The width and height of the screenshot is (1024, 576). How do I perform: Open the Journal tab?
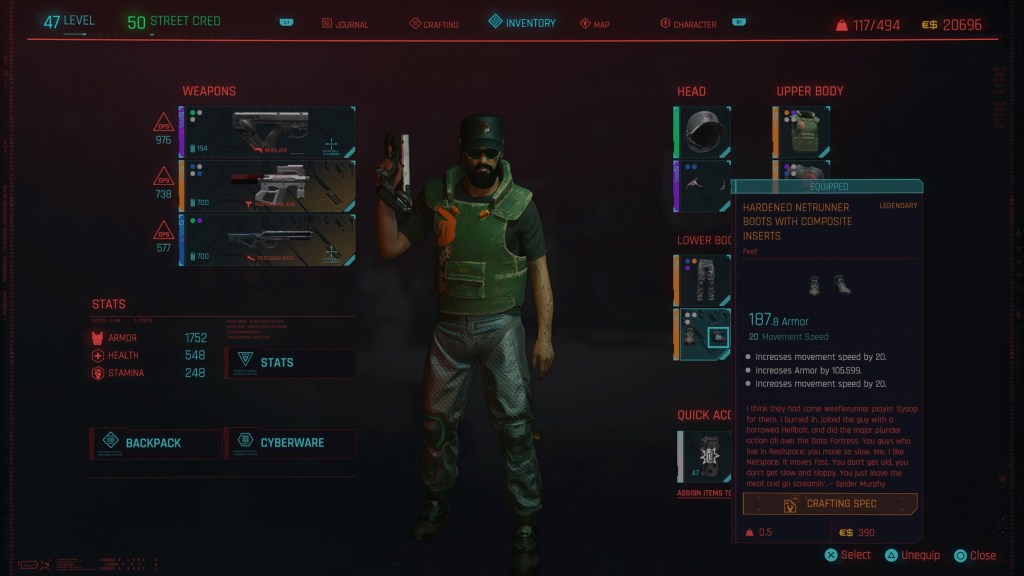coord(344,24)
